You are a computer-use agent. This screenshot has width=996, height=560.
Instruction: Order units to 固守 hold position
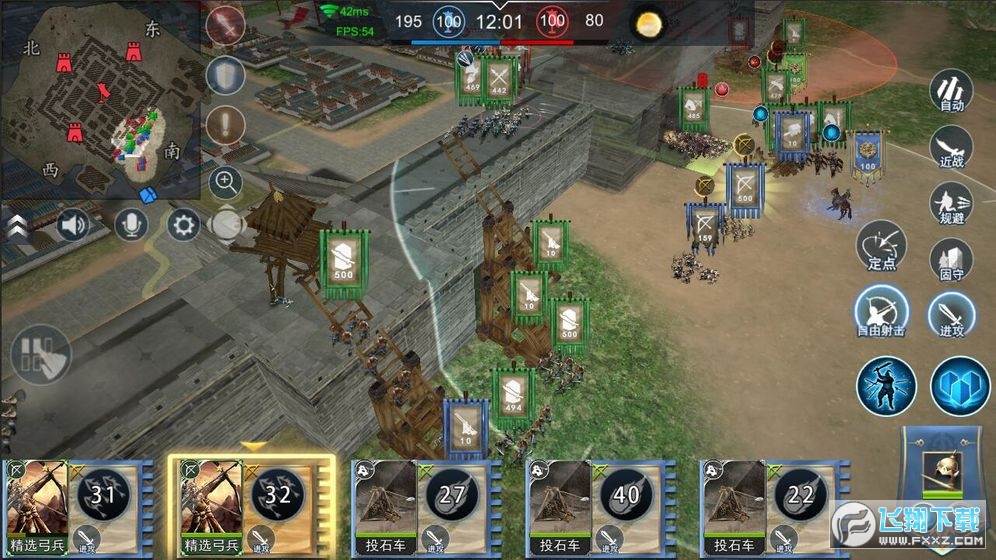click(952, 258)
